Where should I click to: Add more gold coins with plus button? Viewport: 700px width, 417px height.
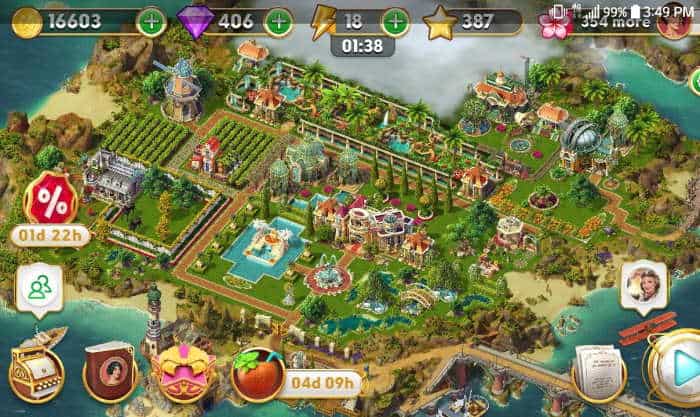[x=151, y=21]
